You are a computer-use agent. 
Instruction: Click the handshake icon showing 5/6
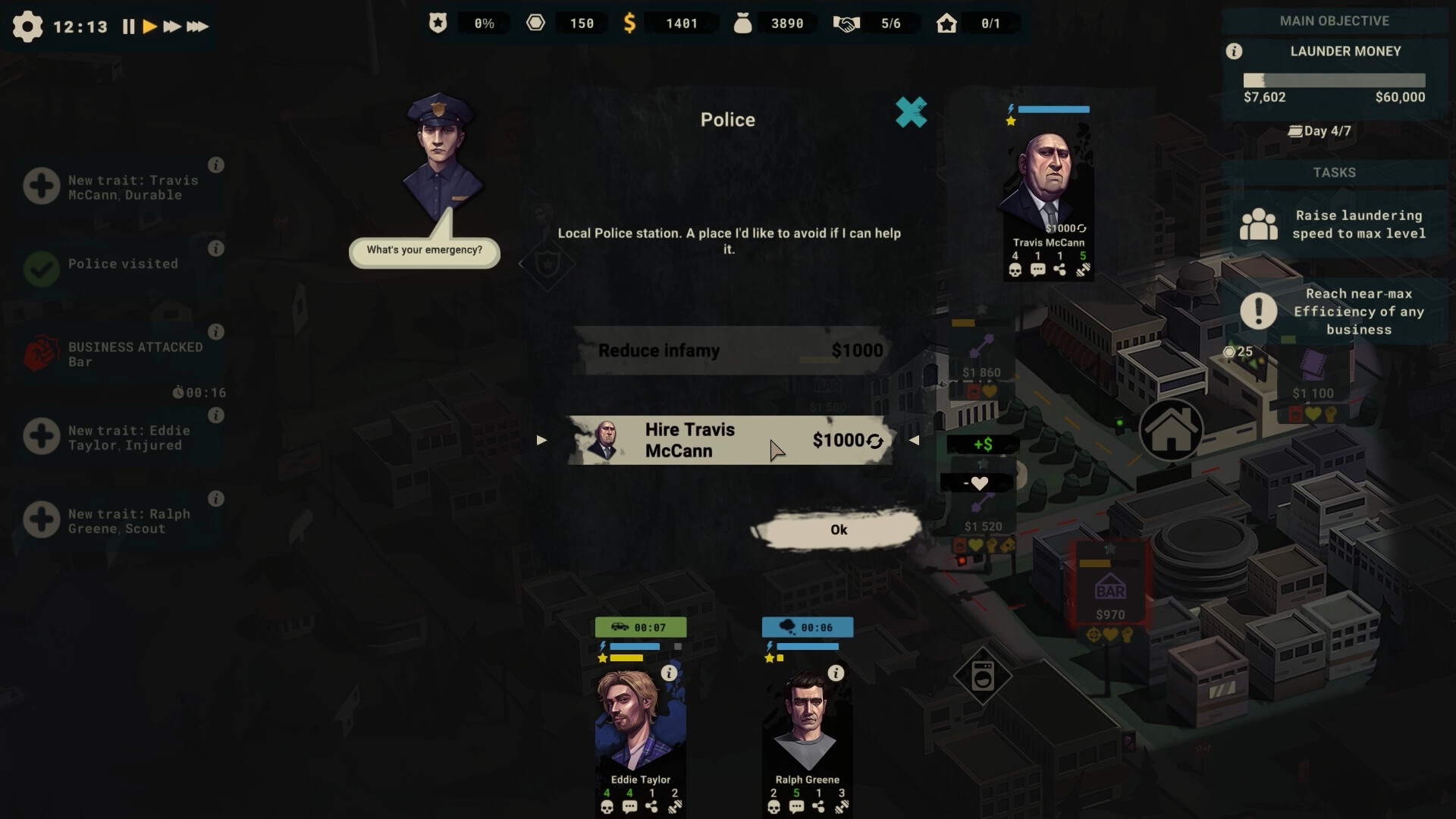[x=849, y=23]
